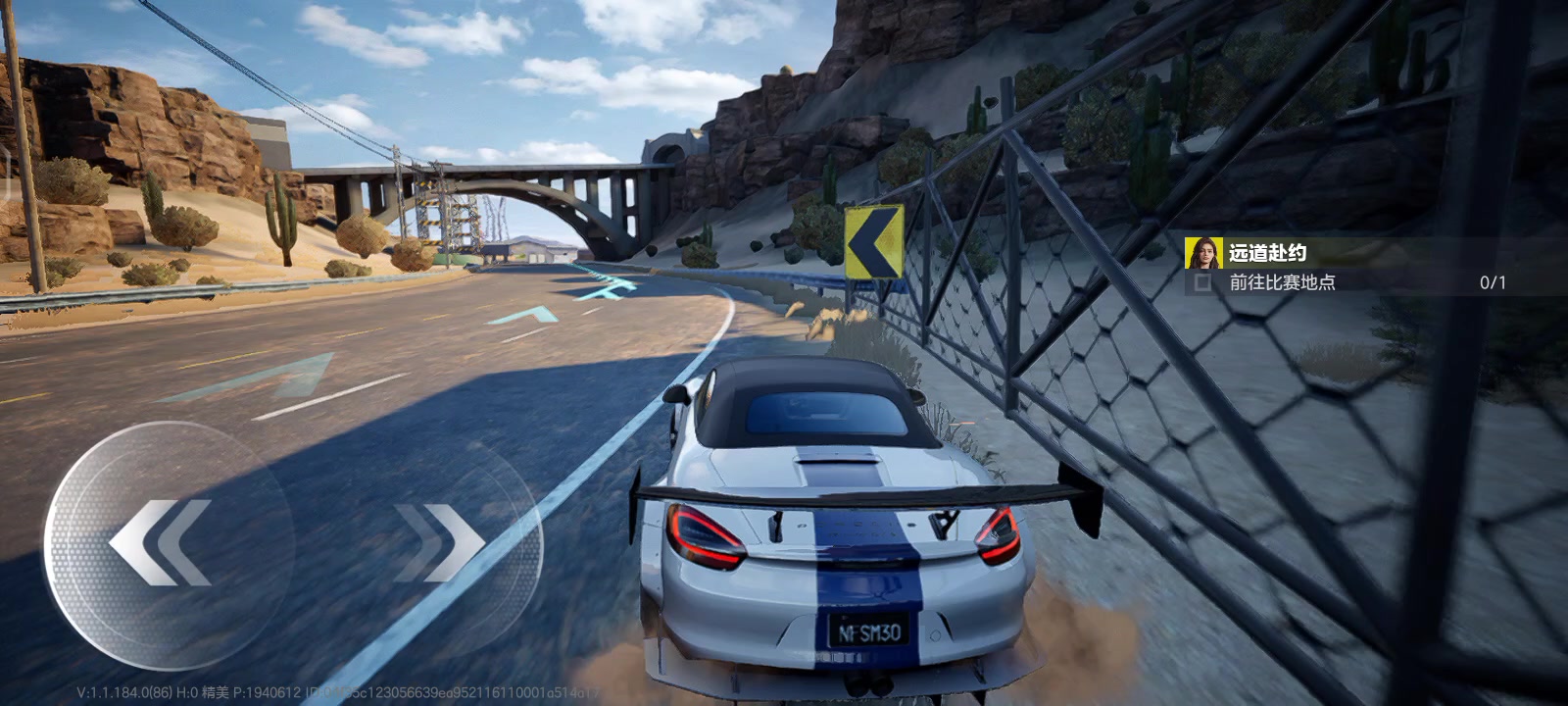Open the 远道赴约 quest tracker
Screen dimensions: 1568x706
click(x=1267, y=253)
